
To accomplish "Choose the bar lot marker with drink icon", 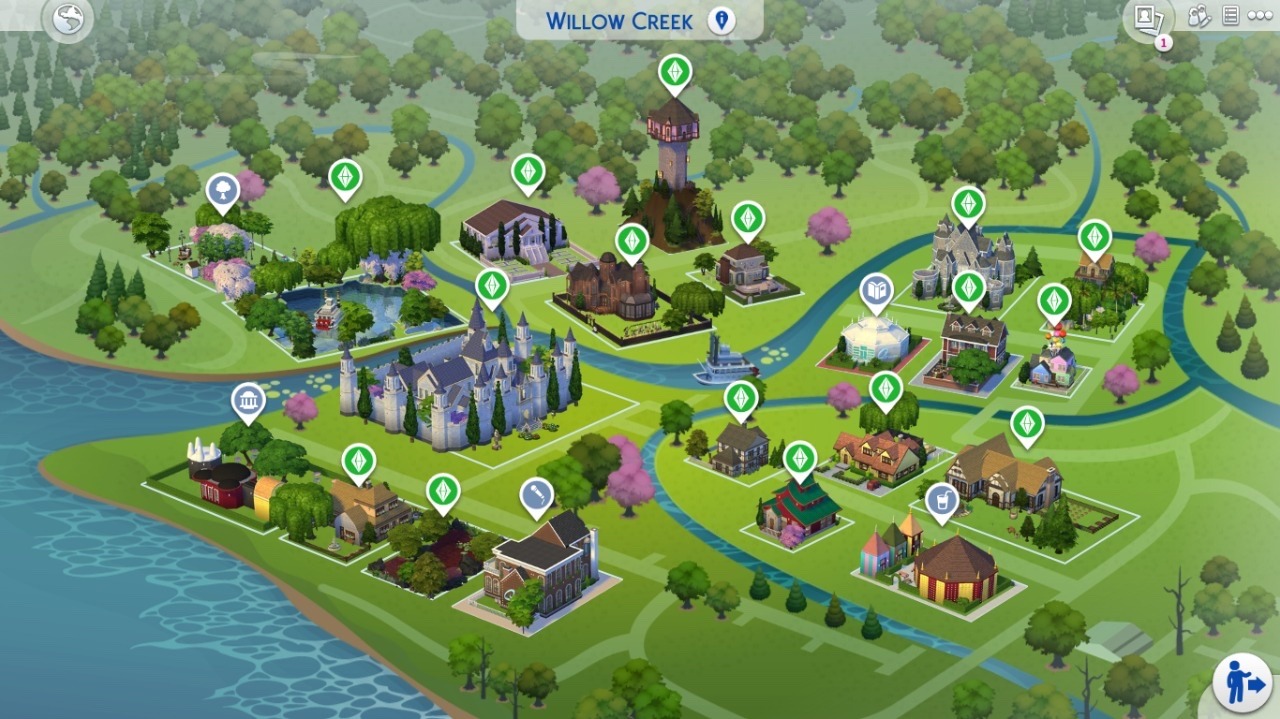I will click(942, 499).
